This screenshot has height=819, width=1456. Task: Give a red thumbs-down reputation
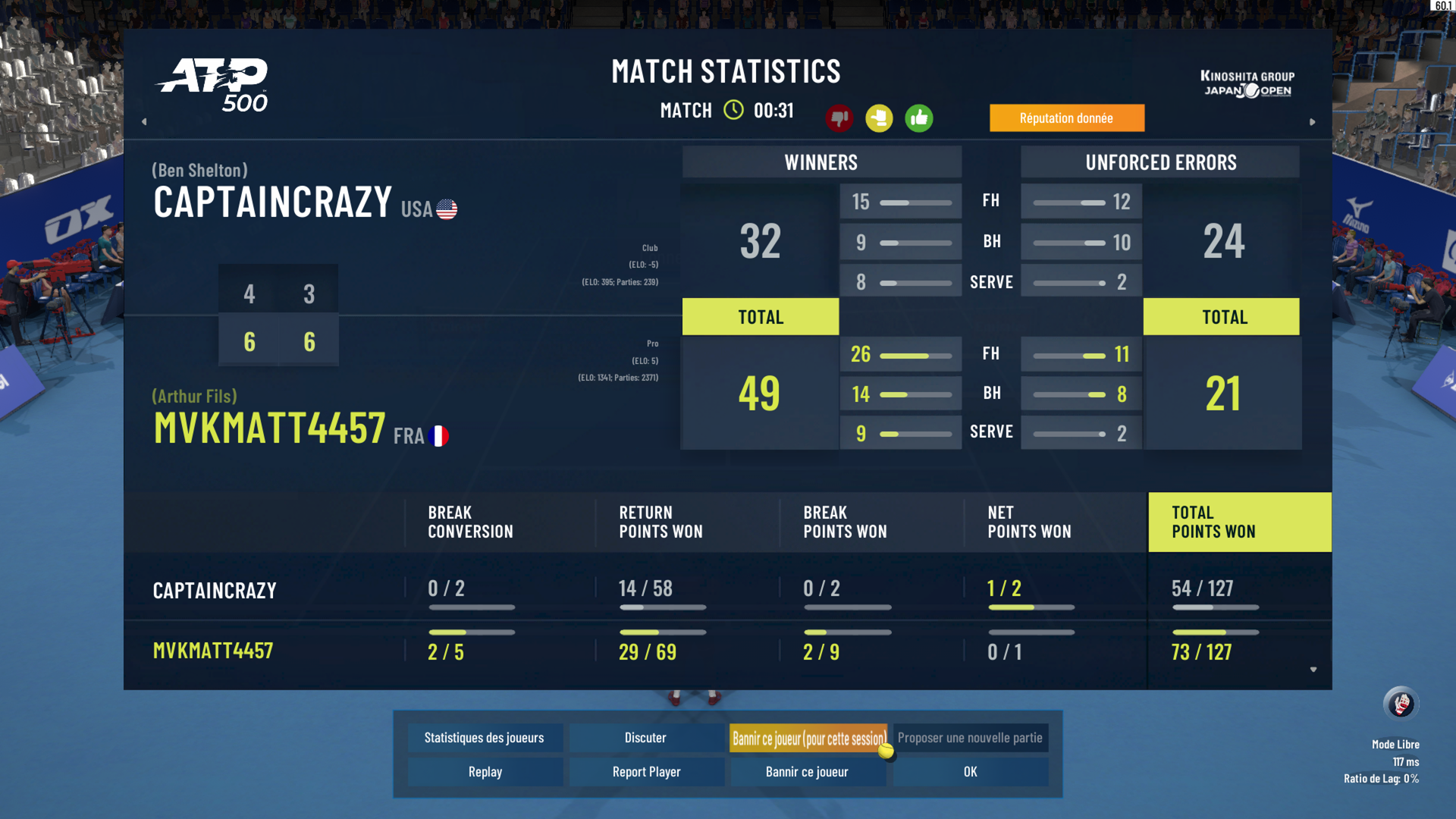(839, 118)
